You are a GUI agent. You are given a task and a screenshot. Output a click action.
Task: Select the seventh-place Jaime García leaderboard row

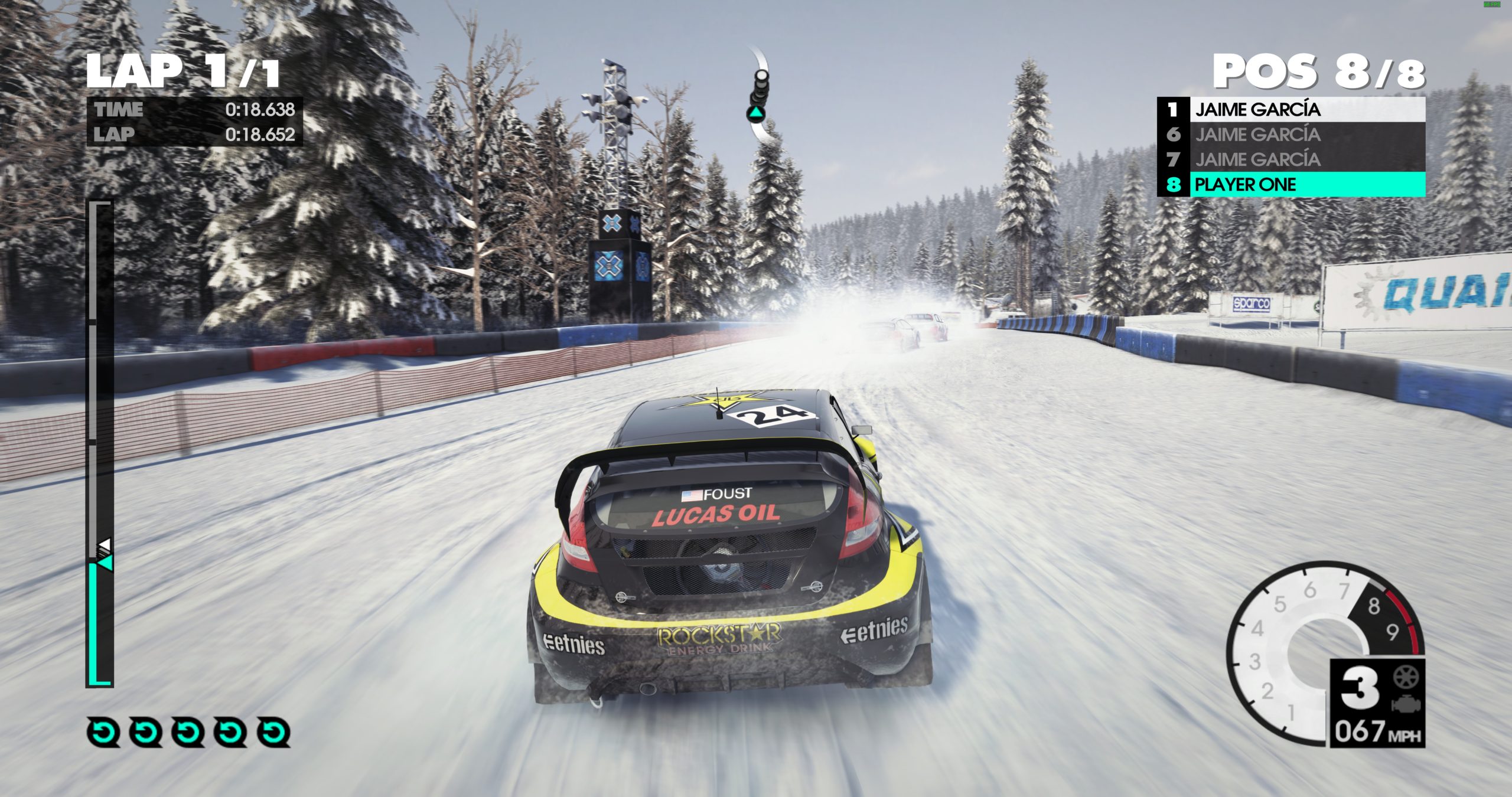[1291, 159]
